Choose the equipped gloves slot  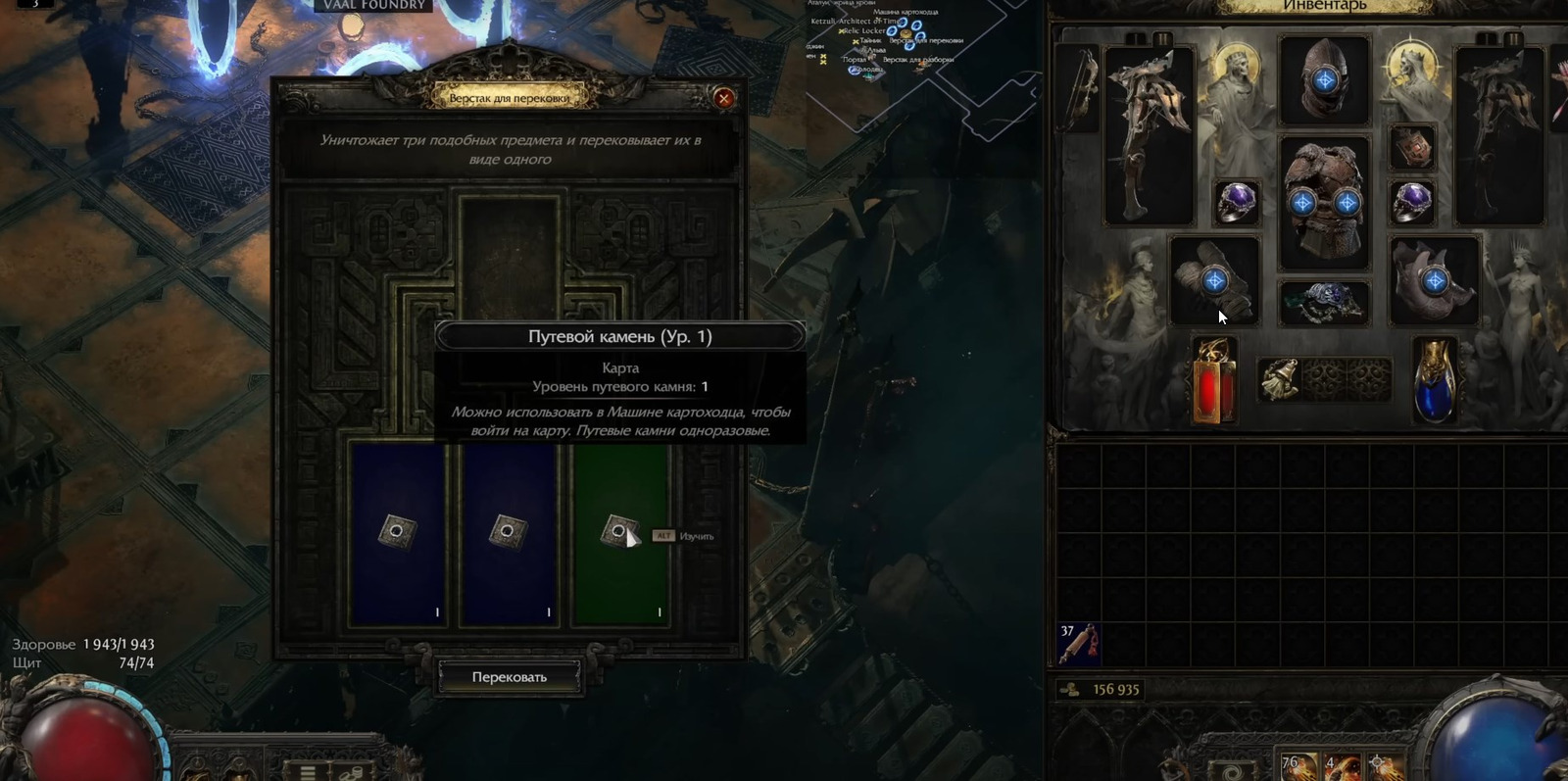coord(1214,281)
